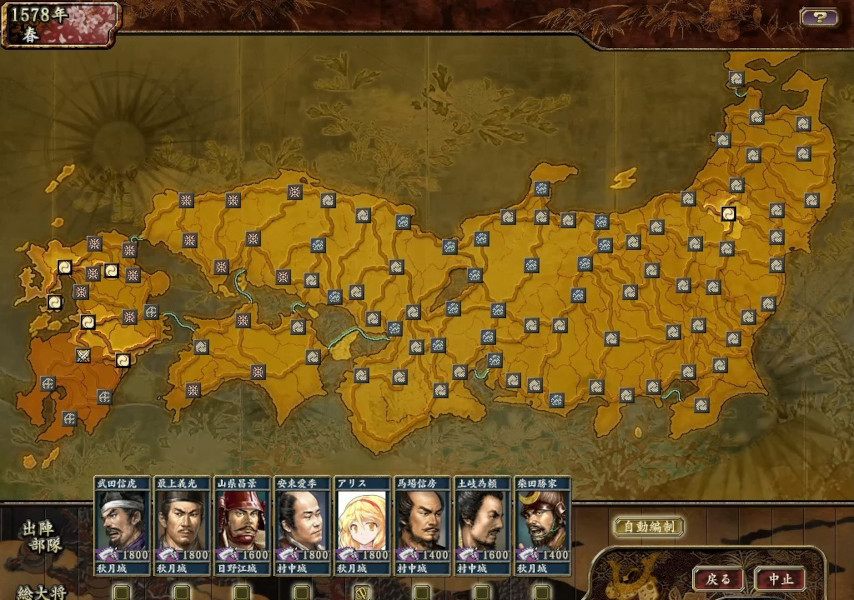Choose the 最上義光 officer card
Image resolution: width=854 pixels, height=600 pixels.
coord(182,525)
